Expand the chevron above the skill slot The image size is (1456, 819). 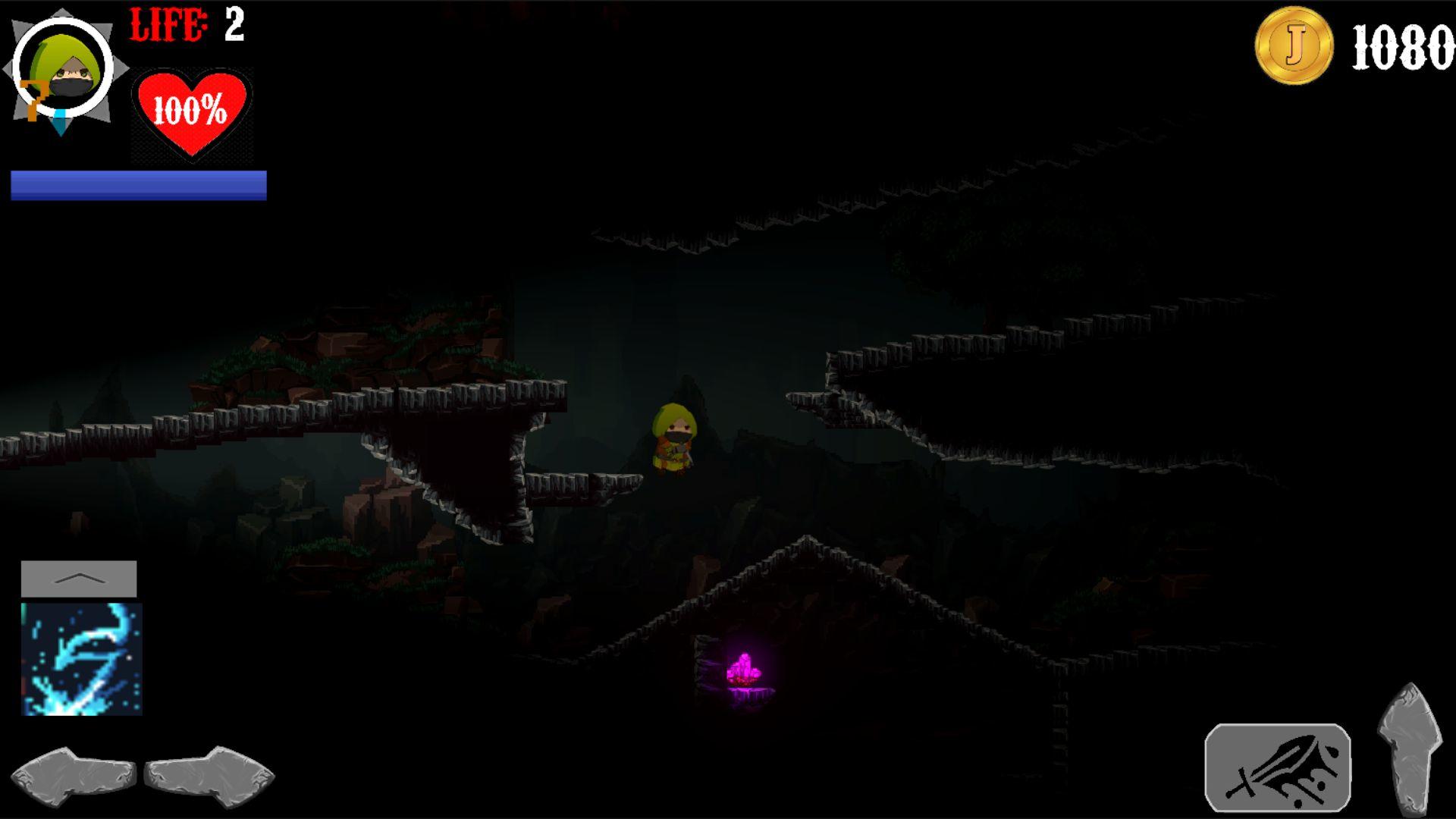click(80, 579)
